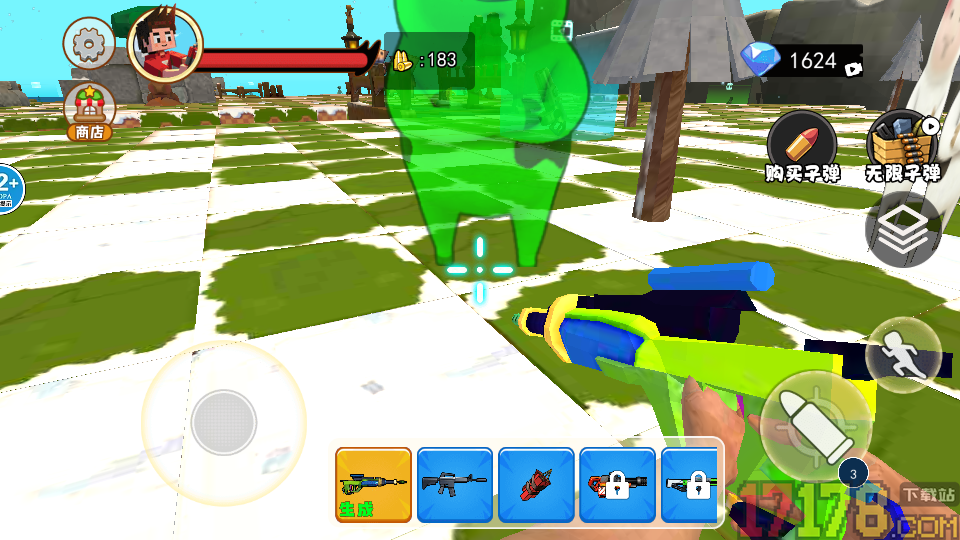Tap the stacked layers button
The width and height of the screenshot is (960, 540).
[x=903, y=230]
